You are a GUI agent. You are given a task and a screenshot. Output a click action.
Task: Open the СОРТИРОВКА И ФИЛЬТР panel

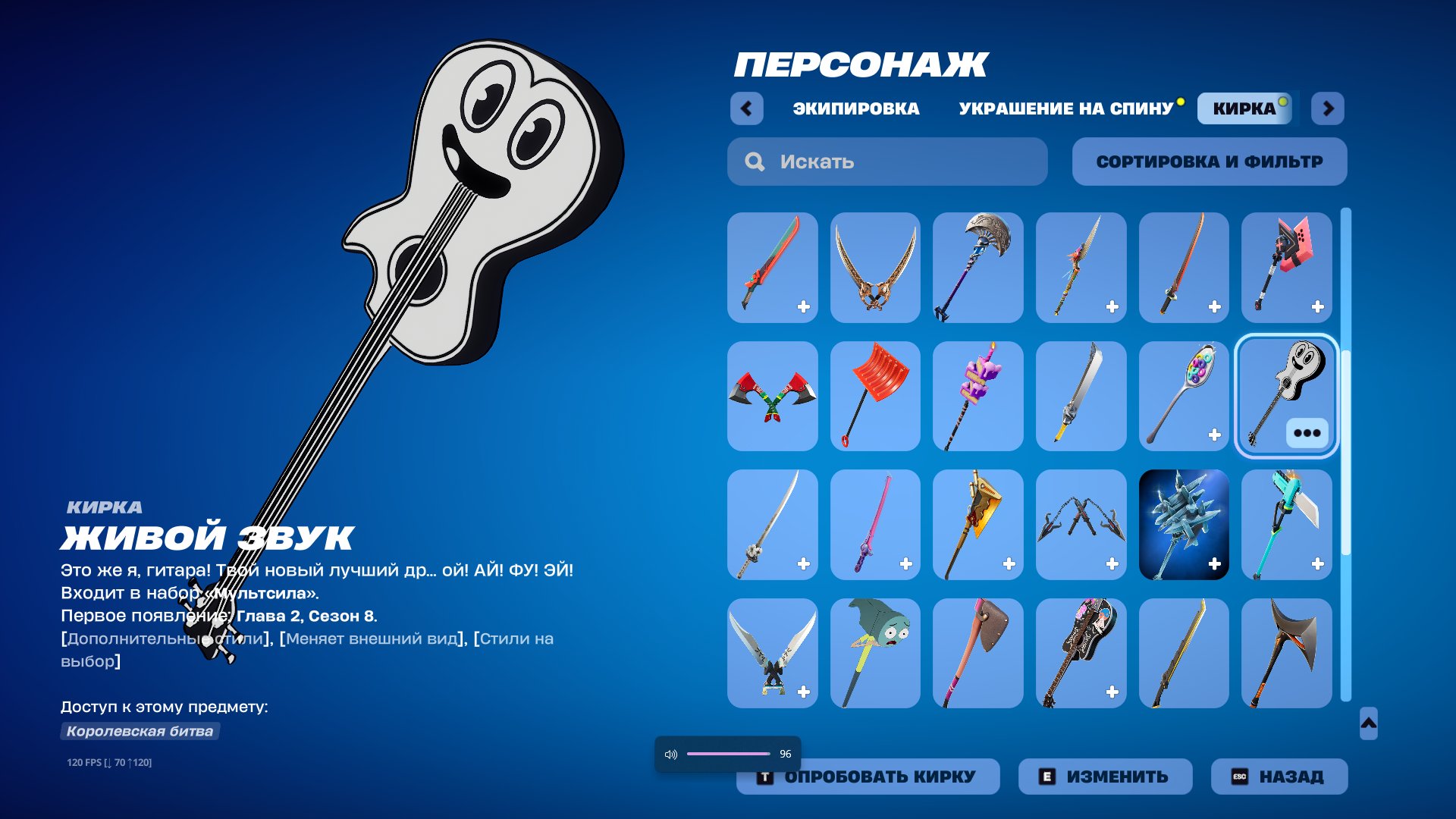(x=1209, y=161)
